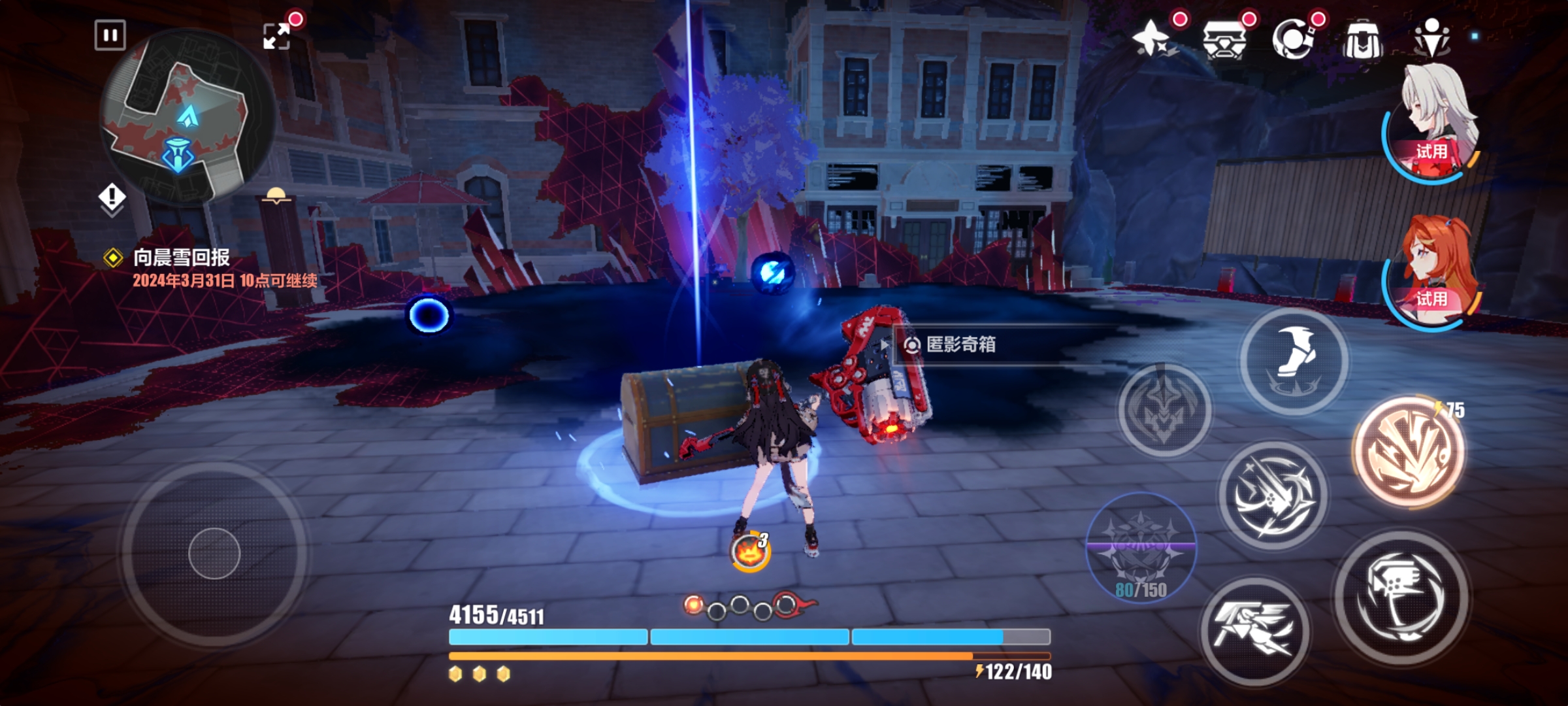Open the character figure menu icon

pyautogui.click(x=1431, y=38)
